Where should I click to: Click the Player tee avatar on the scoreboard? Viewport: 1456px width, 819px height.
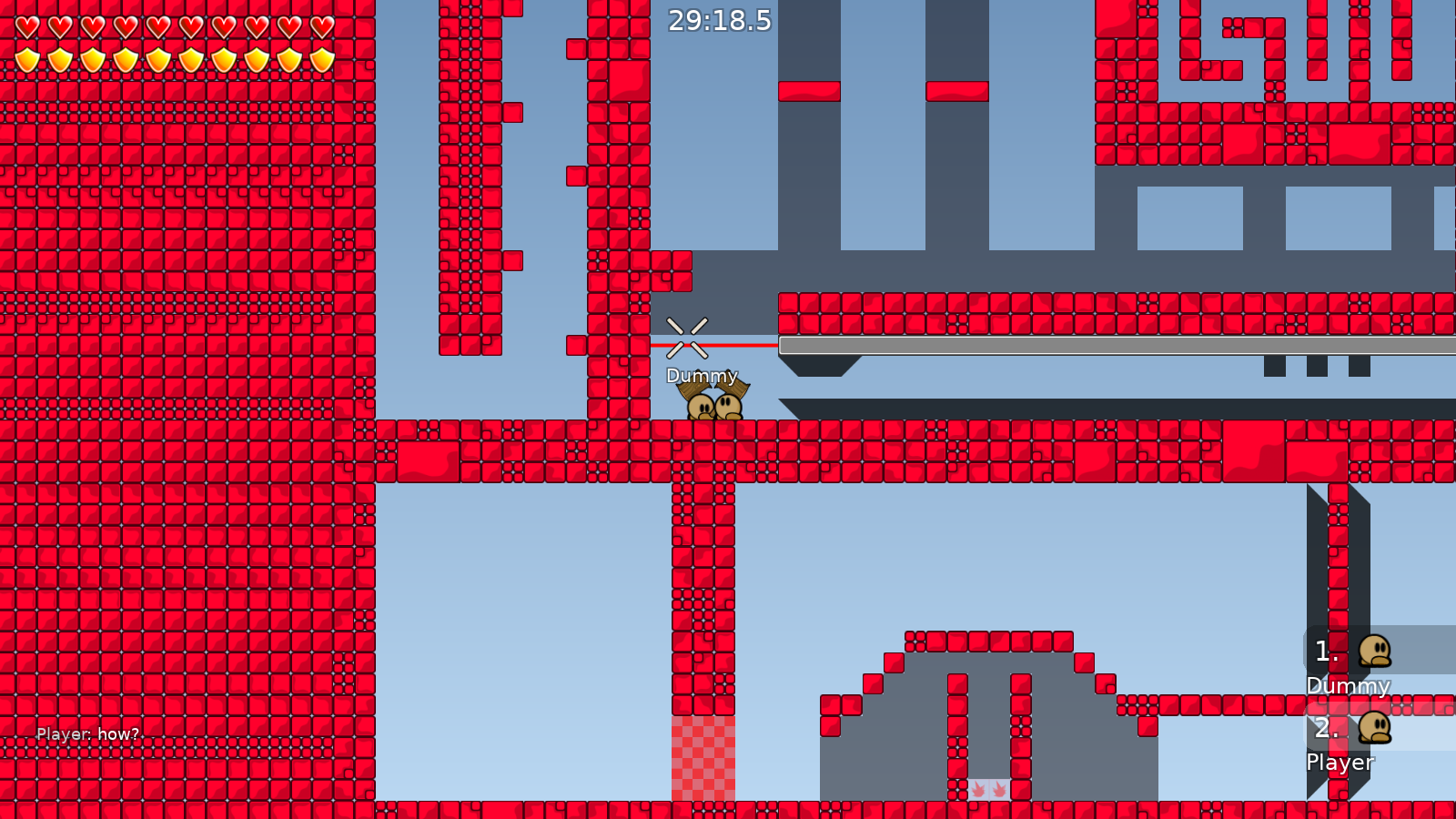pyautogui.click(x=1374, y=730)
